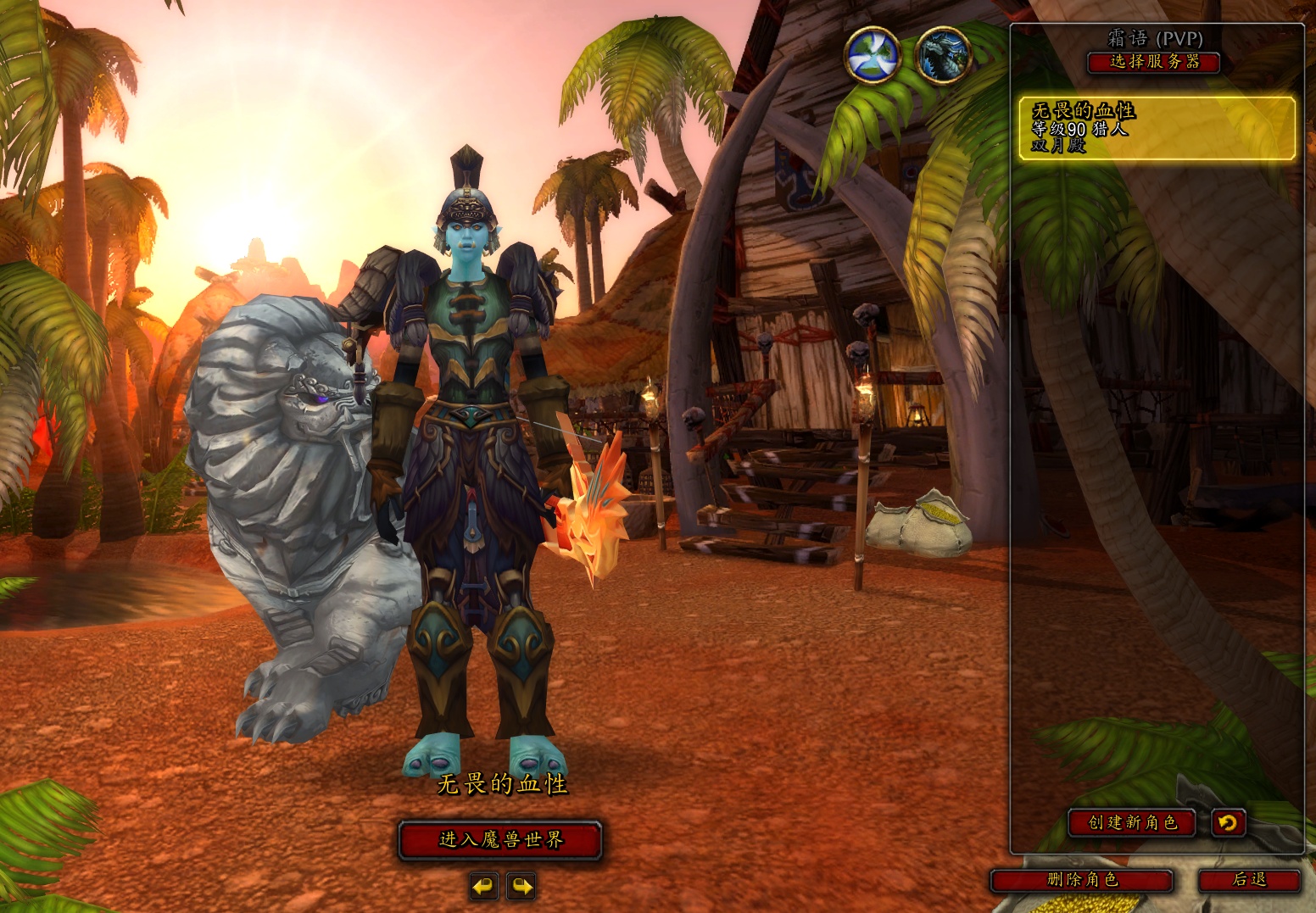The height and width of the screenshot is (913, 1316).
Task: Click the 进入魔兽世界 enter world button
Action: point(500,840)
